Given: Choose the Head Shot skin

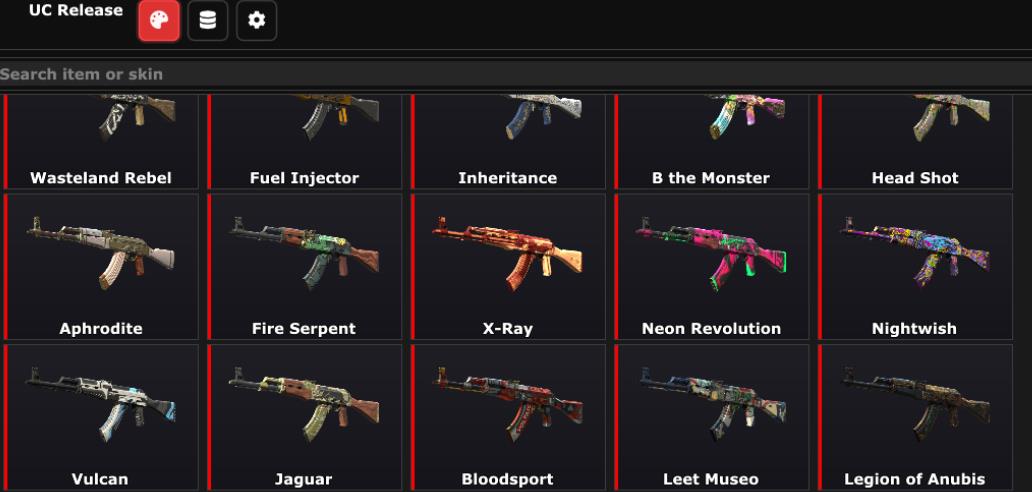Looking at the screenshot, I should pyautogui.click(x=915, y=142).
